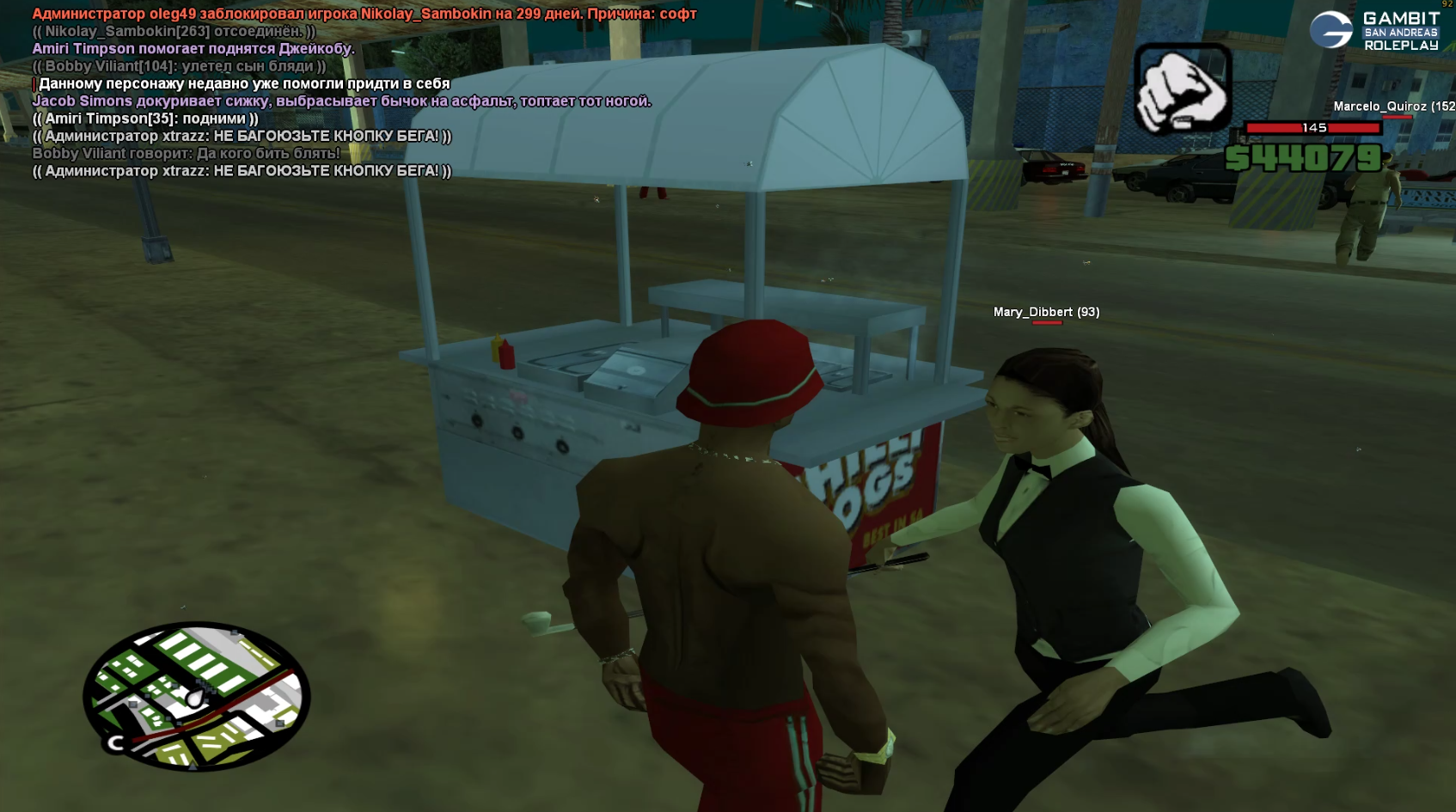Click the red admin ban message in chat
Screen dimensions: 1456x812
pyautogui.click(x=364, y=14)
